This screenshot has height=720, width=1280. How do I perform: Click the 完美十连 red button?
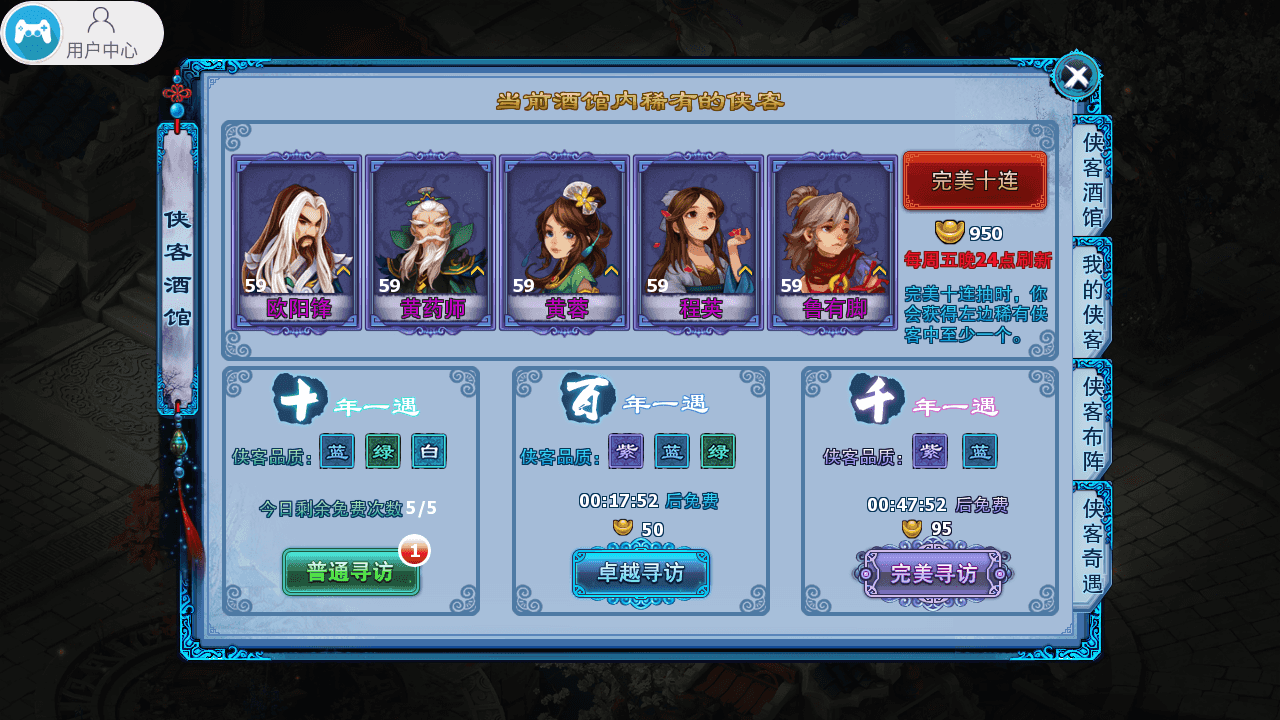[x=974, y=181]
